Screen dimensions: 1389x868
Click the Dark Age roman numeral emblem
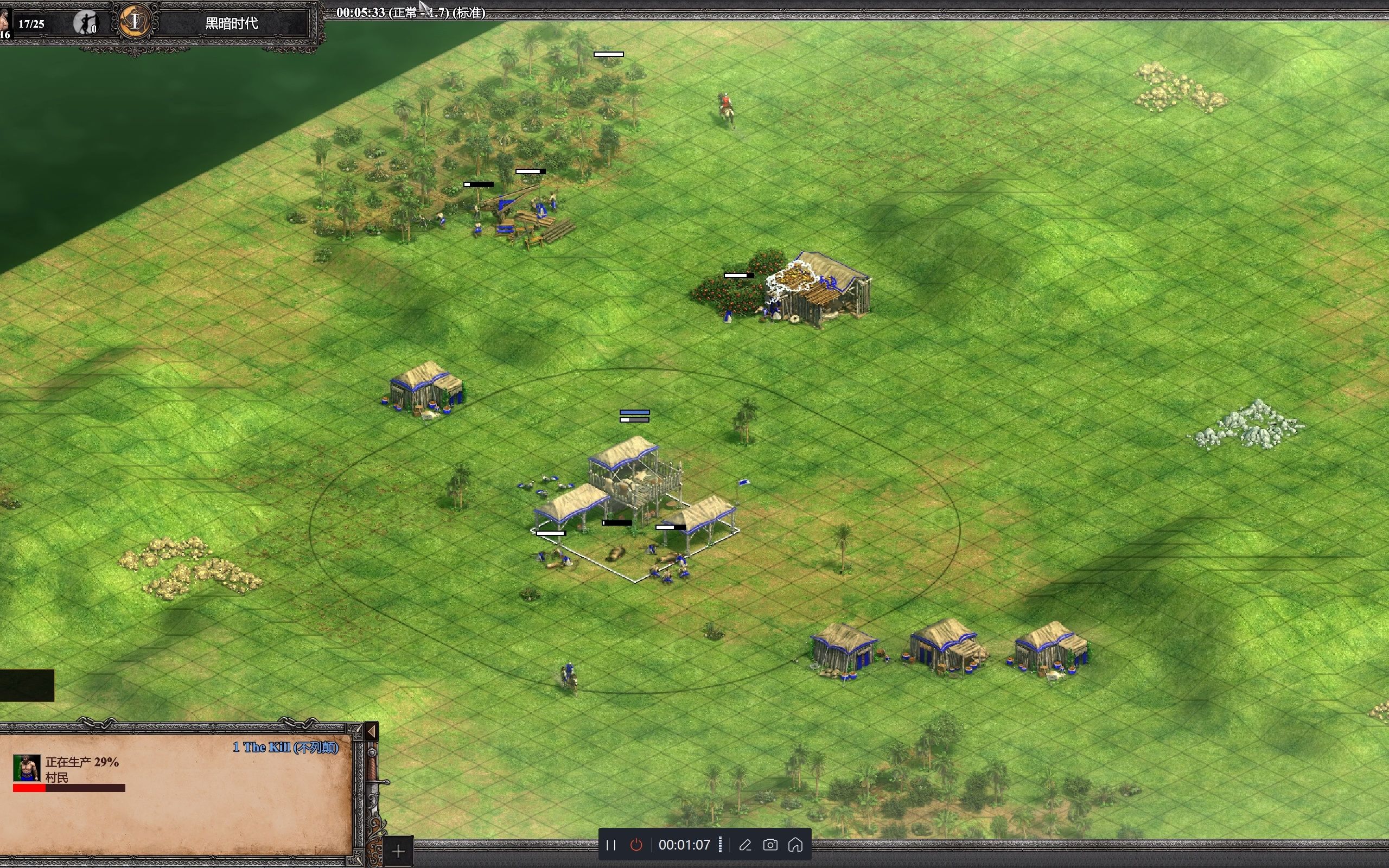click(x=135, y=22)
